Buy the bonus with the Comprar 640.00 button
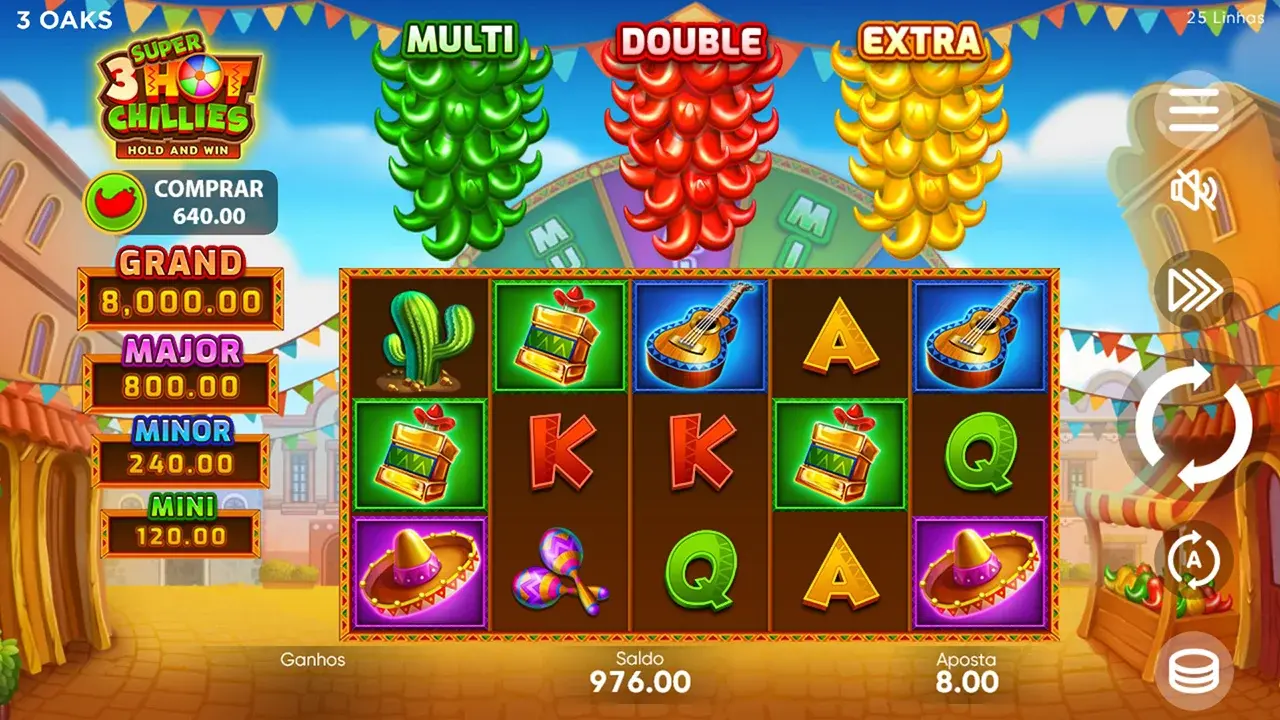Image resolution: width=1280 pixels, height=720 pixels. (180, 202)
